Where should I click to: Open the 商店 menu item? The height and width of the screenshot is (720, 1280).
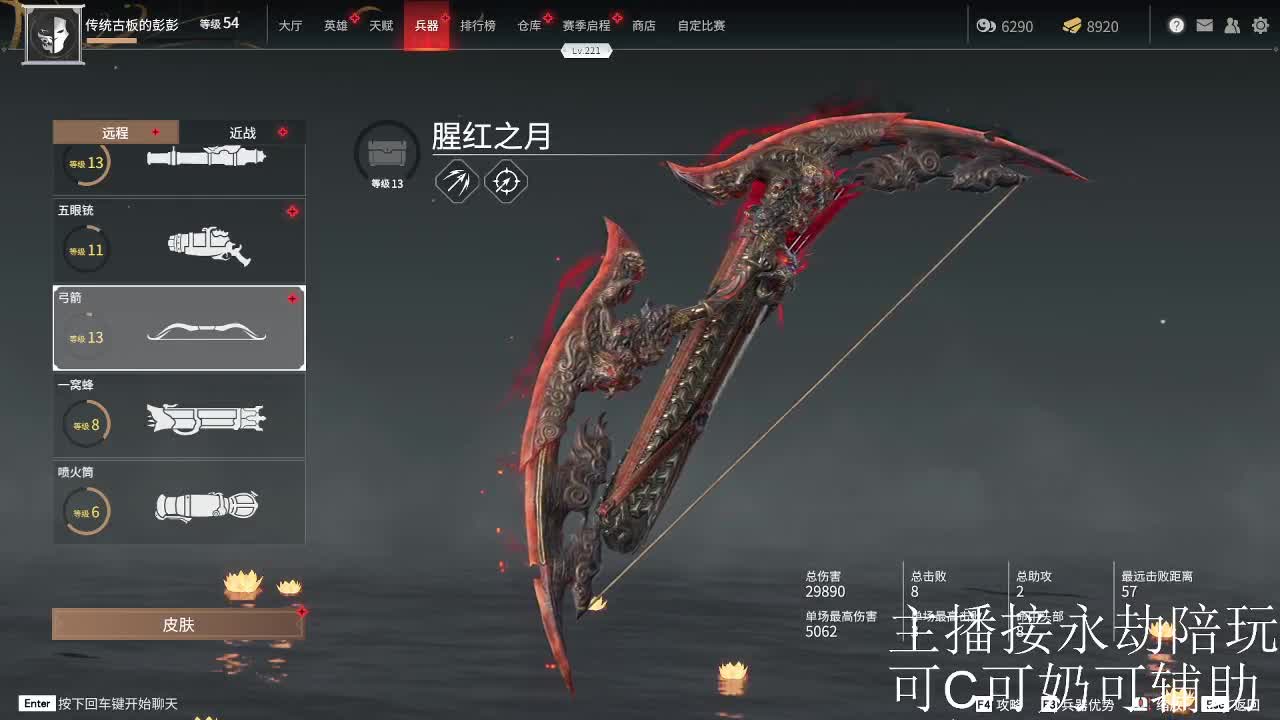point(644,26)
